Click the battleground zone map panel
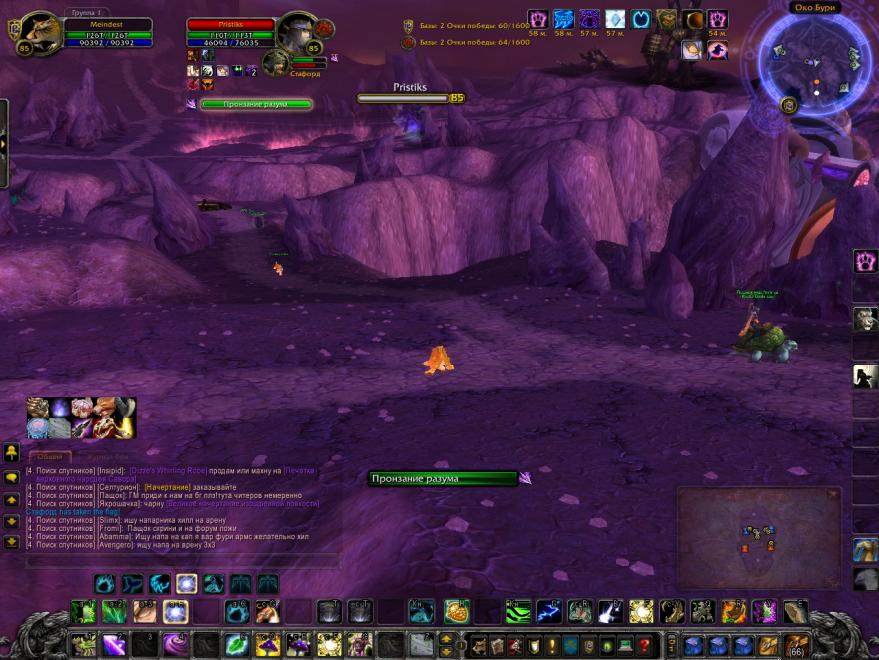Image resolution: width=879 pixels, height=660 pixels. click(x=758, y=536)
